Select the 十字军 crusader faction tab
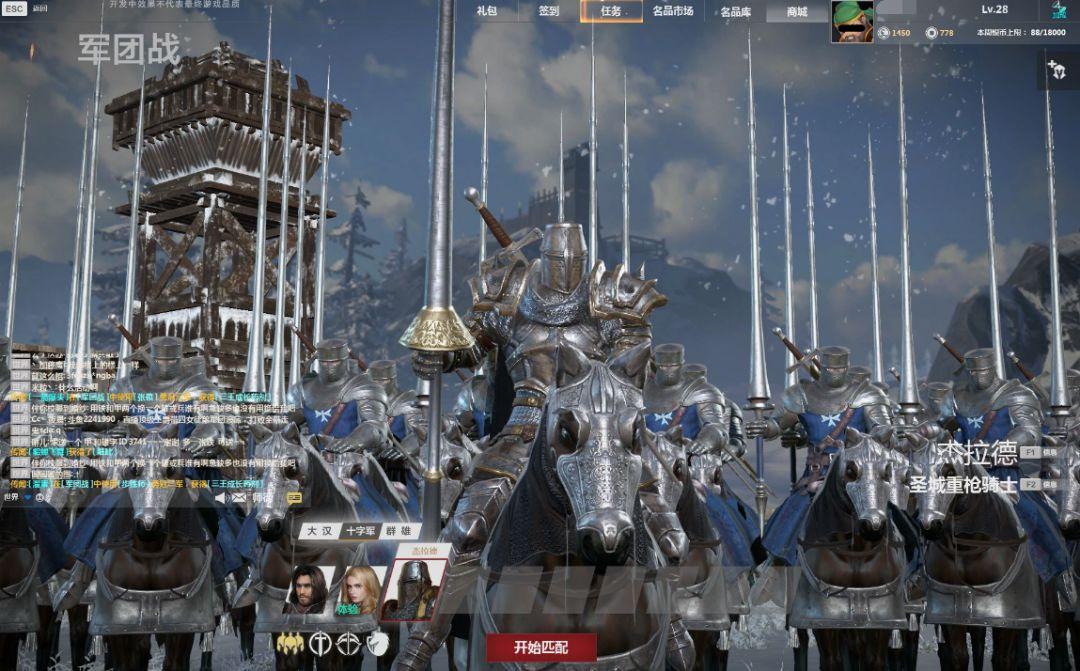 point(359,531)
